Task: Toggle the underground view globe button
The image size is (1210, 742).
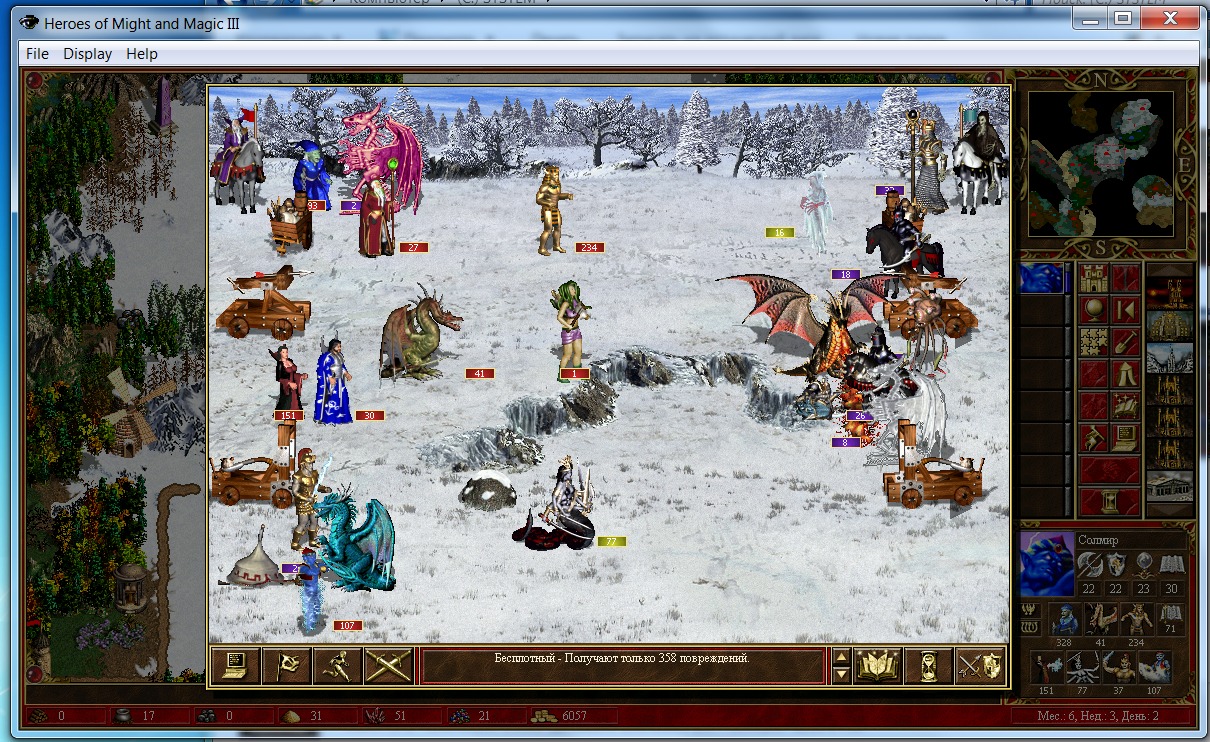Action: coord(1093,309)
